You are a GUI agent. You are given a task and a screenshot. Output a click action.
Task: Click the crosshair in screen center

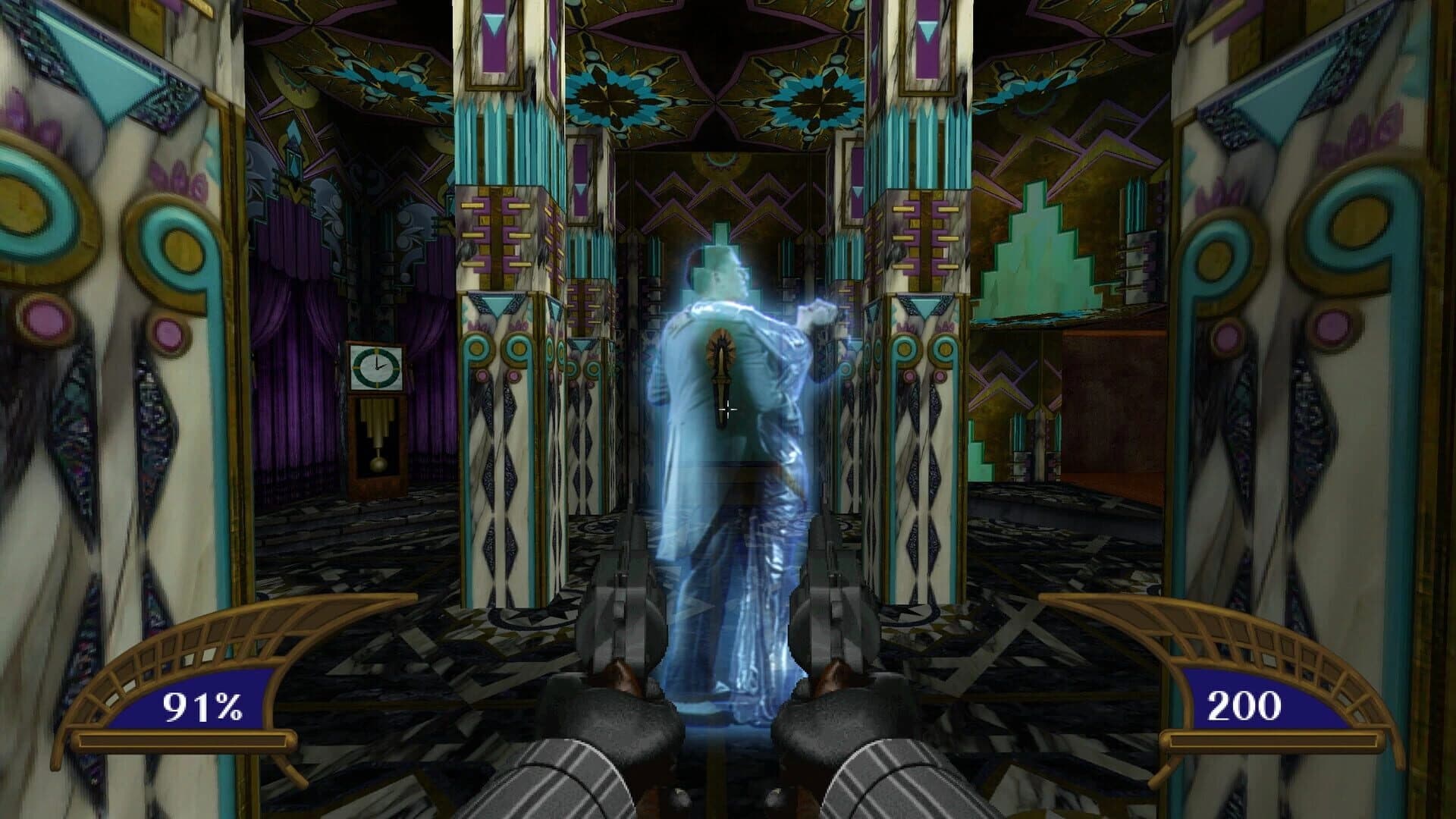(x=728, y=409)
